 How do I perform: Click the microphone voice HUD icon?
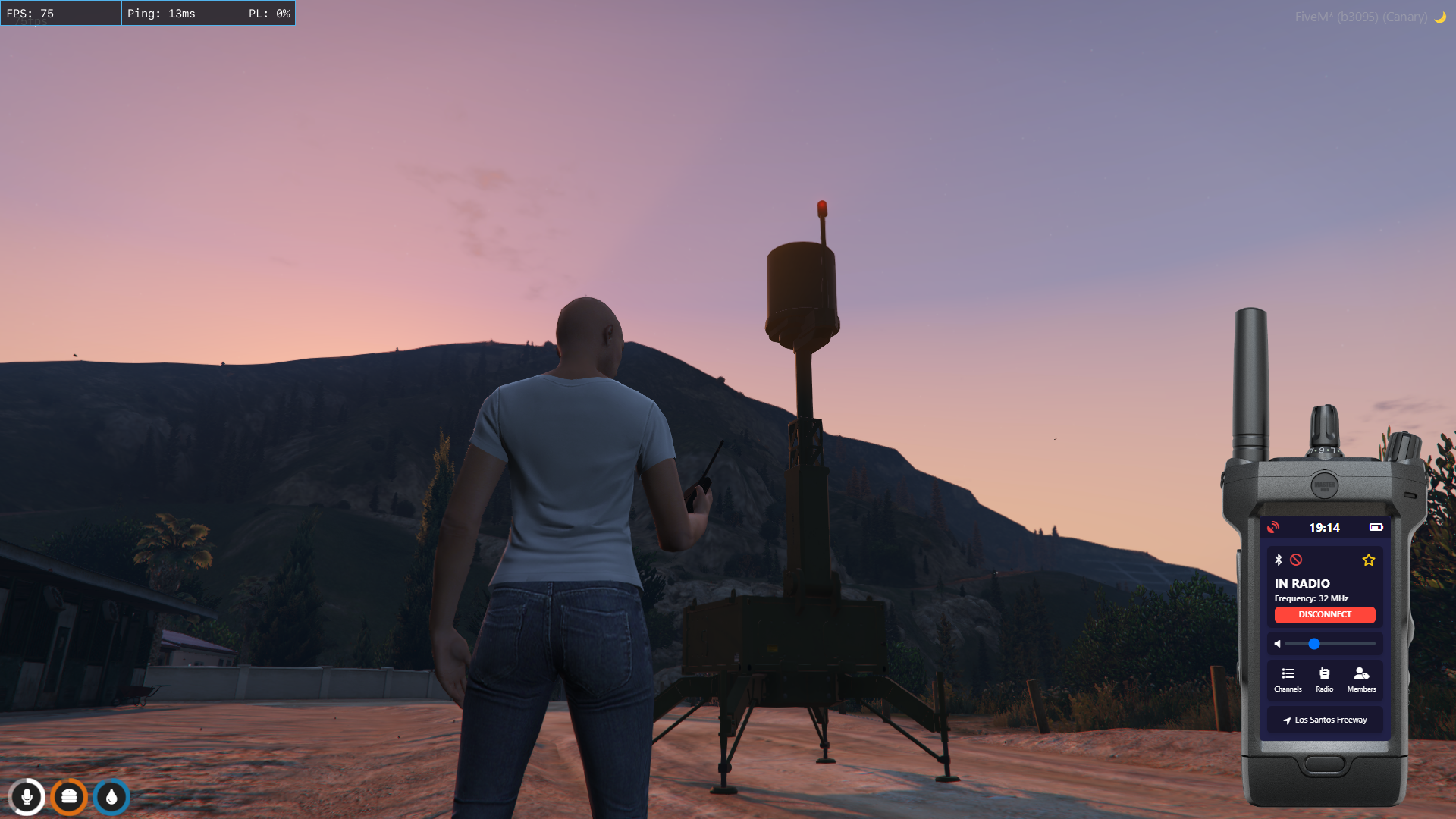pos(27,797)
